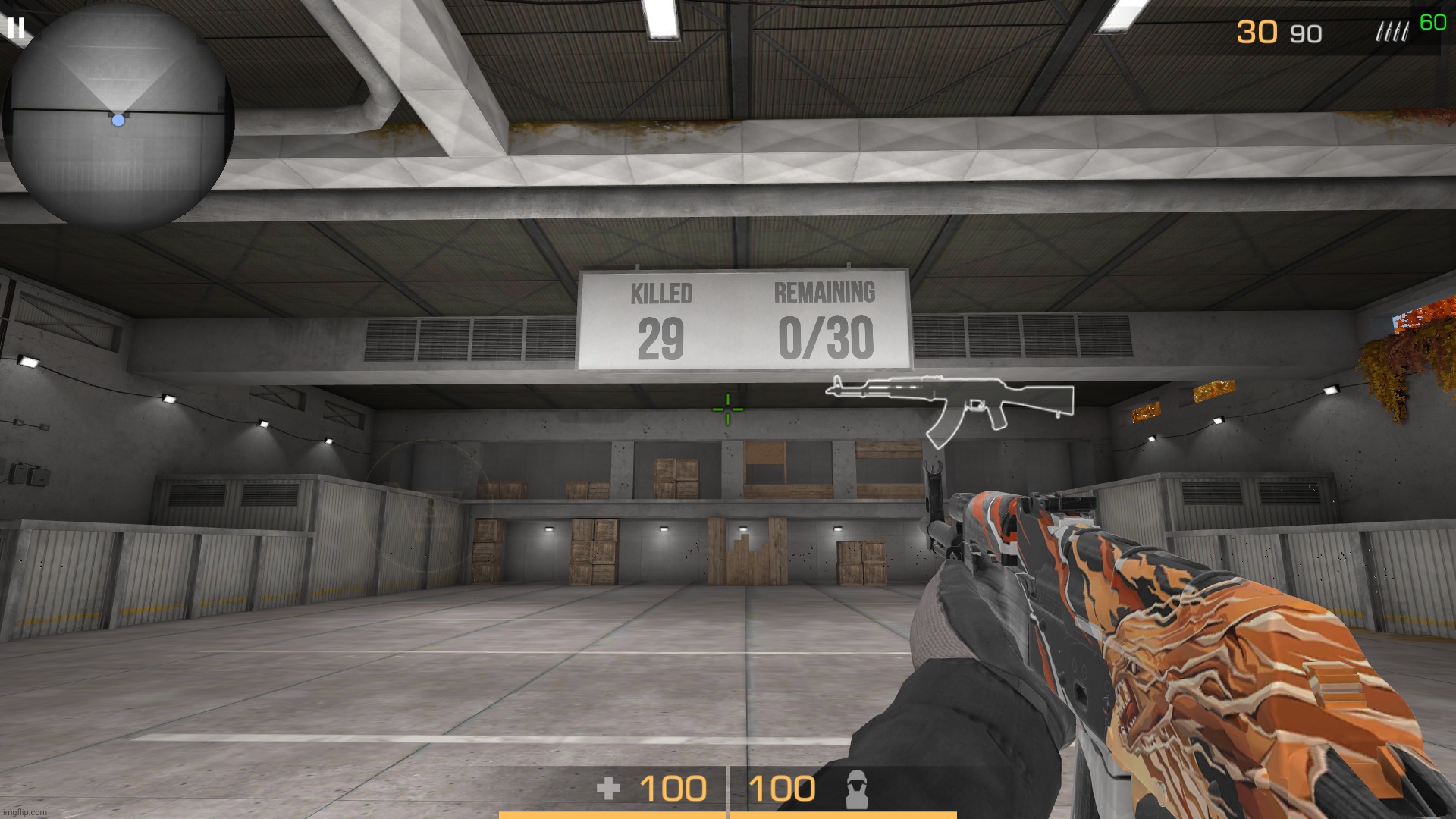Screen dimensions: 1456x819
Task: Tap the green crosshair at screen center
Action: 726,409
